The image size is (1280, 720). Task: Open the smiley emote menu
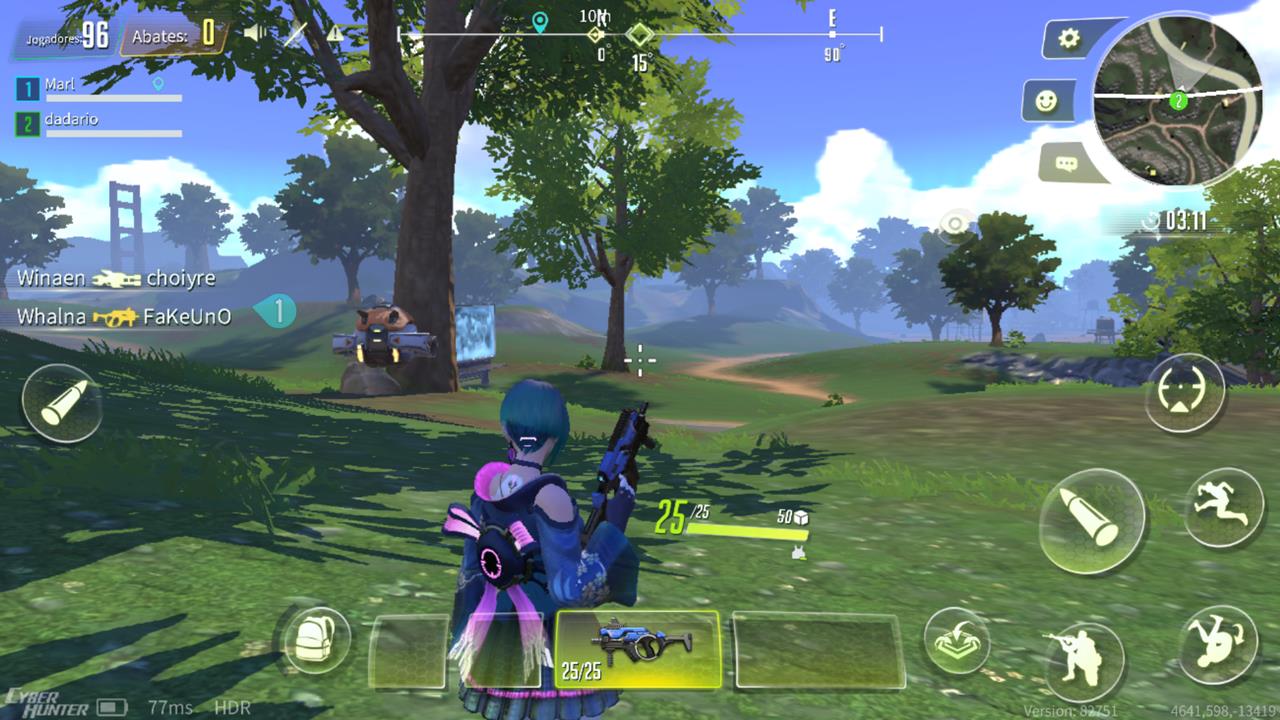click(1047, 101)
